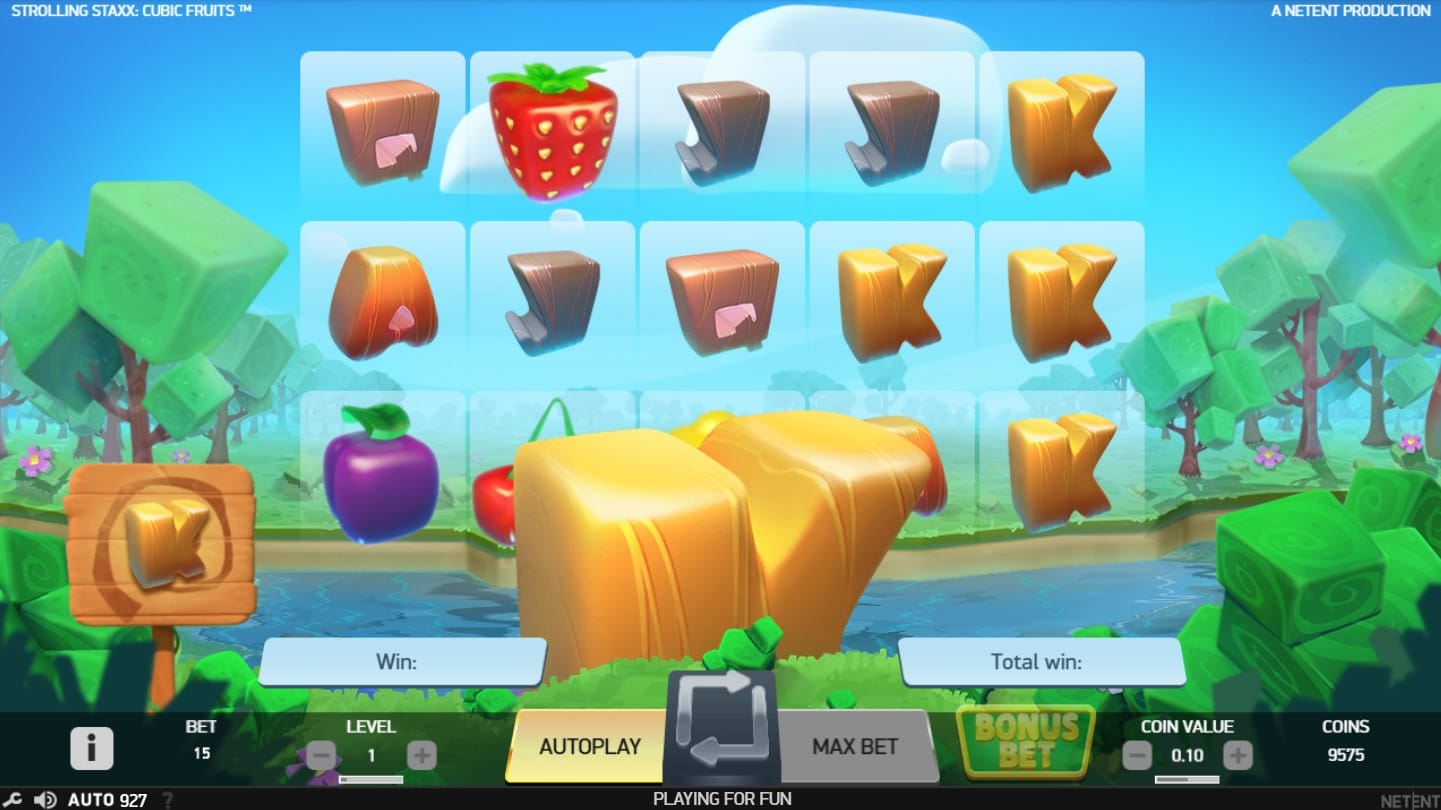Open the paytable info button
The width and height of the screenshot is (1441, 810).
(x=91, y=748)
